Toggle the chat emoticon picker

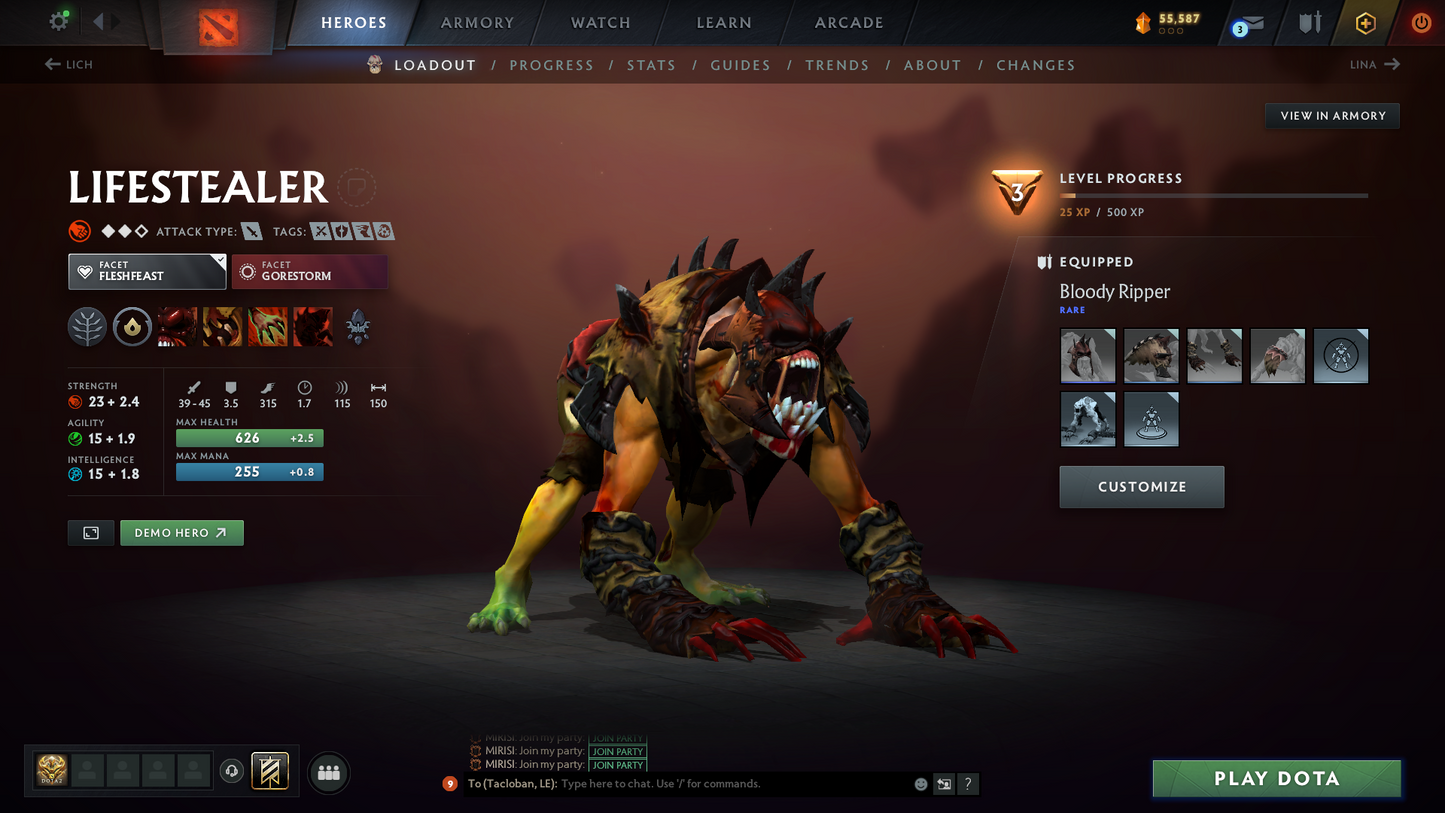click(920, 784)
